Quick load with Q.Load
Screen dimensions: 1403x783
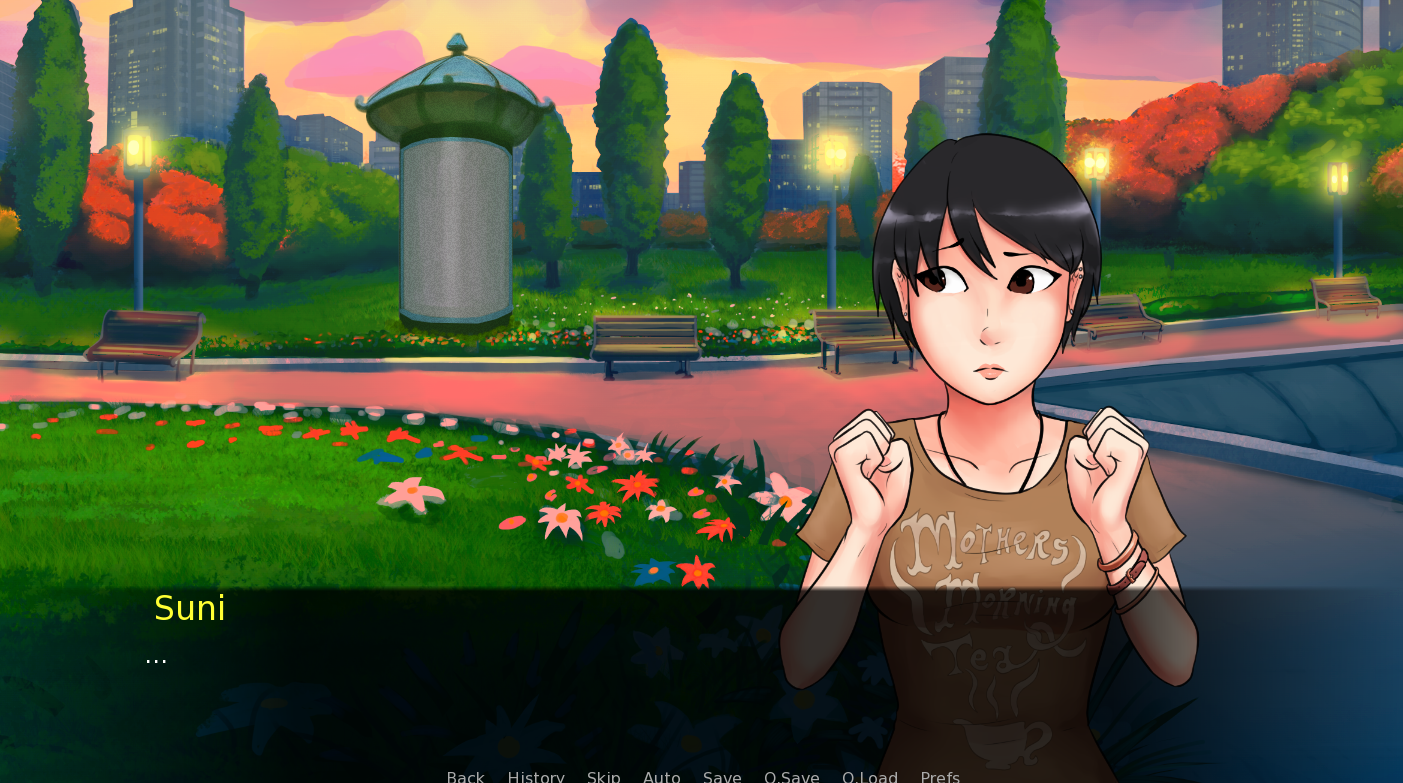870,777
